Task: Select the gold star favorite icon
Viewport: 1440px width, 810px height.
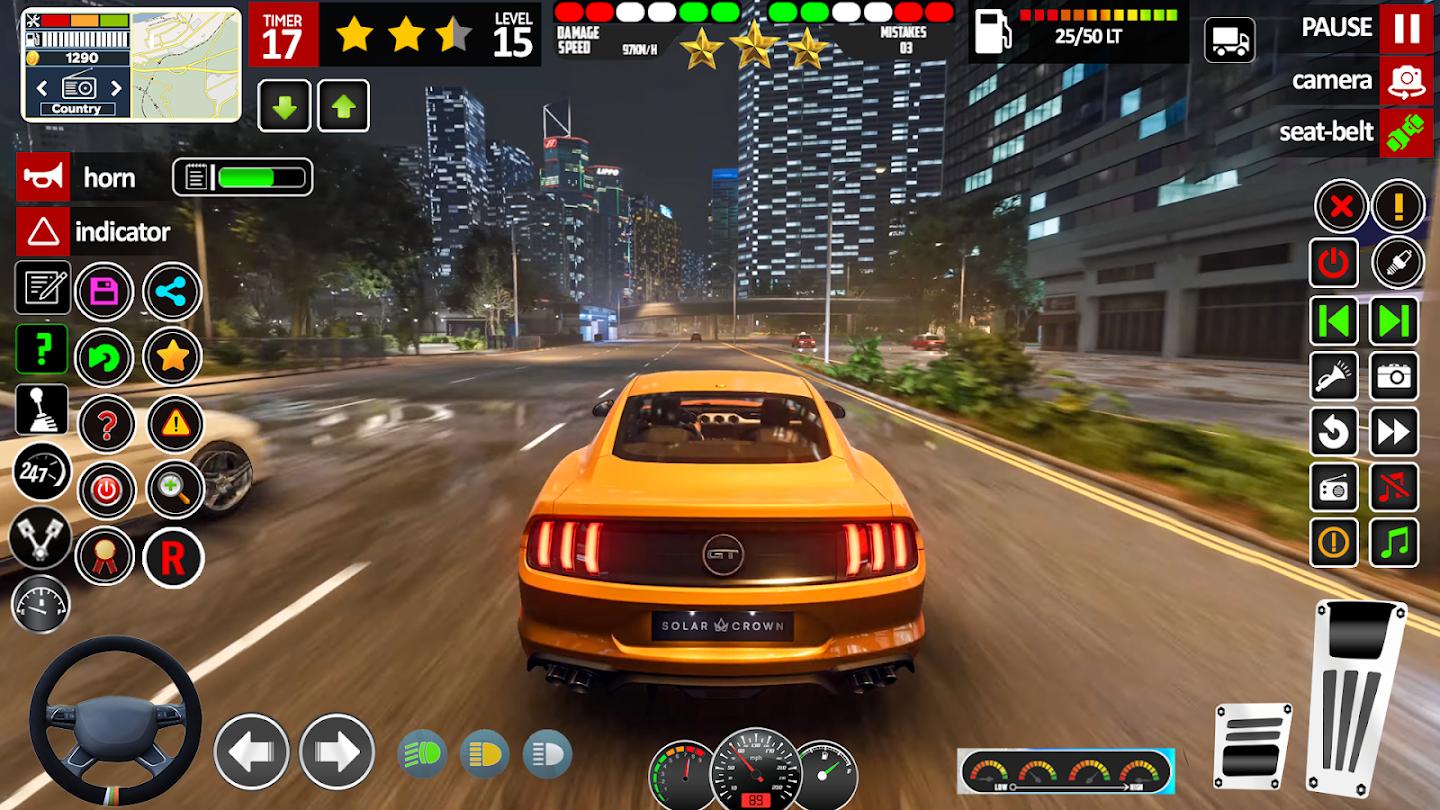Action: [172, 356]
